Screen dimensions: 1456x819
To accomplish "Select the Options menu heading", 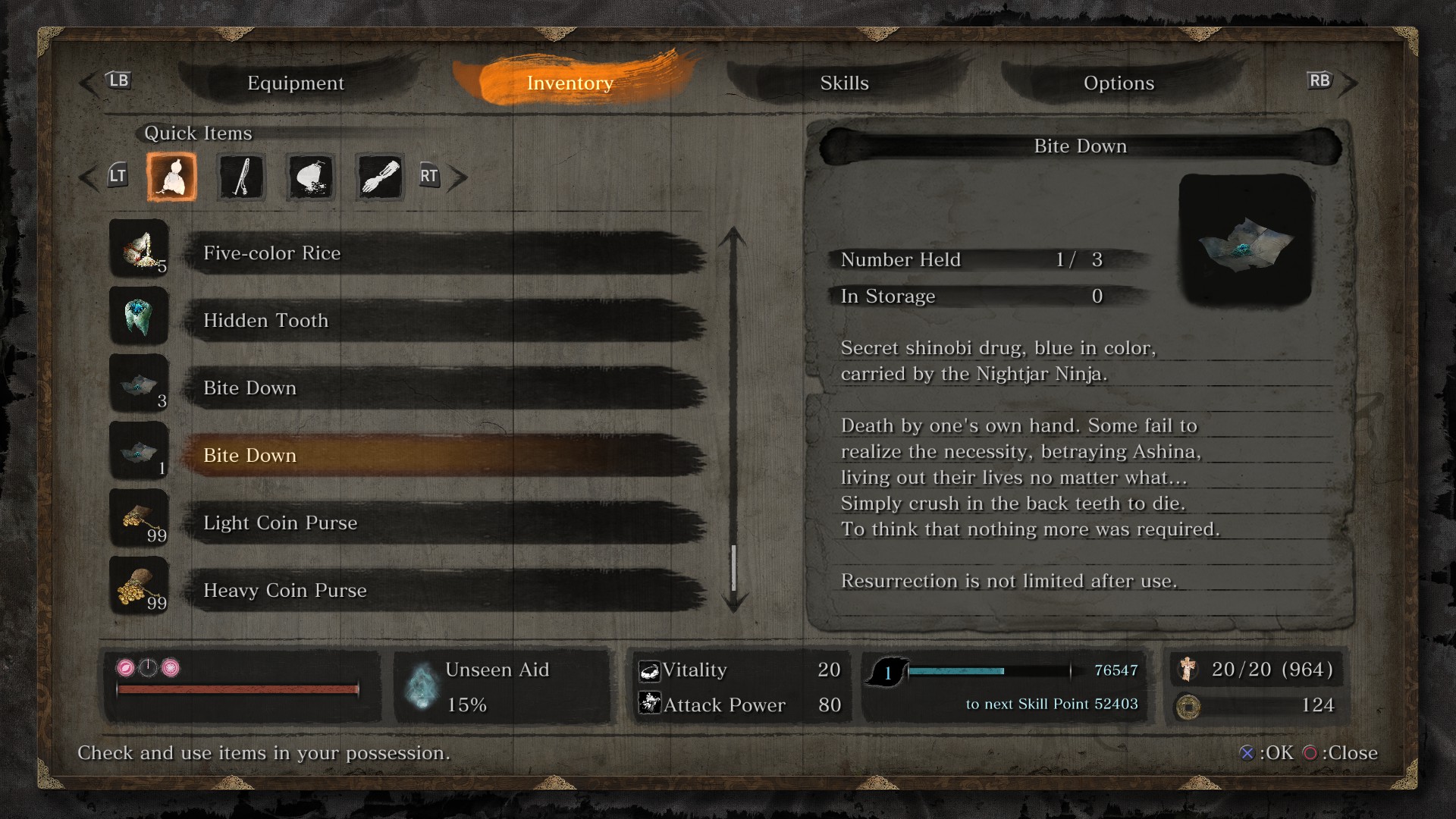I will pos(1119,83).
